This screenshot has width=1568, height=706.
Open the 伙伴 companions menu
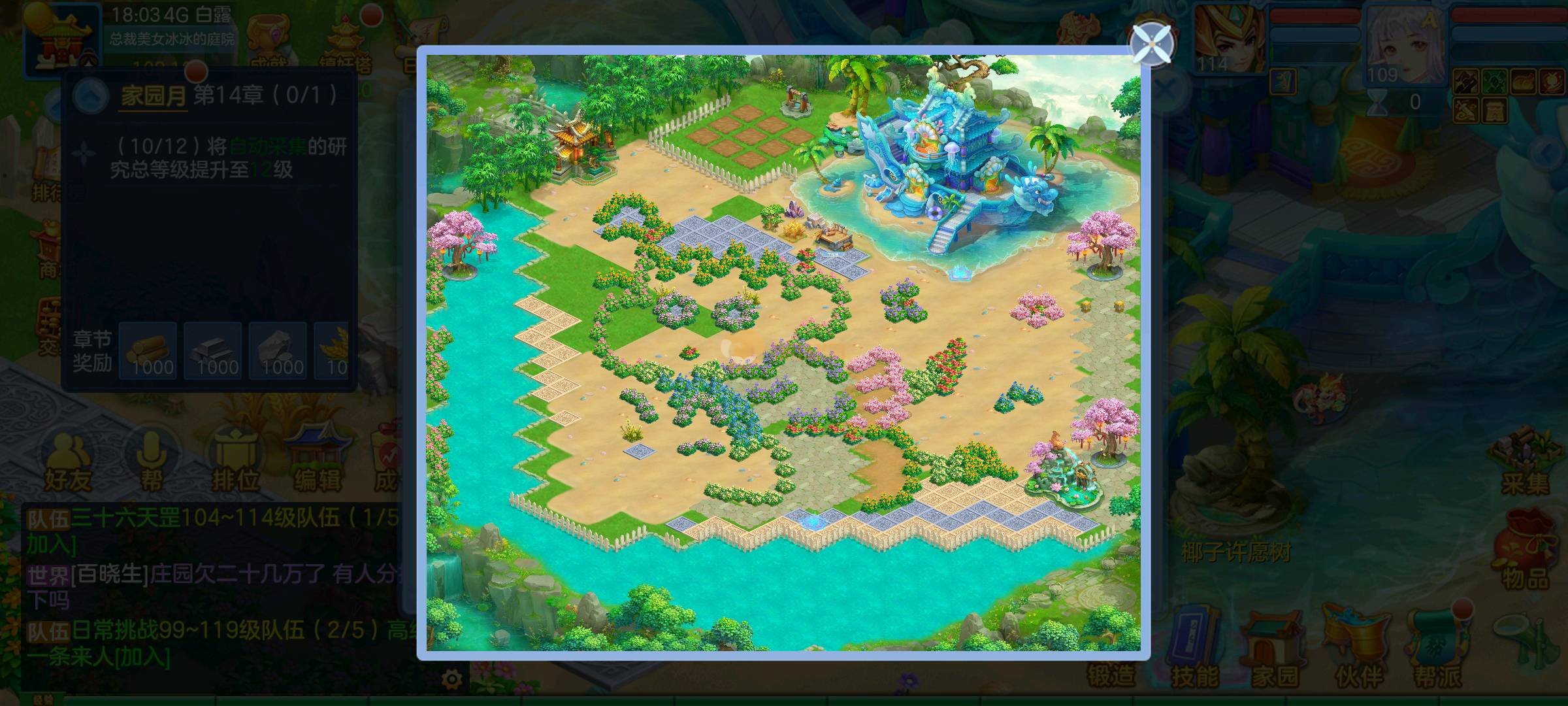[x=1359, y=647]
